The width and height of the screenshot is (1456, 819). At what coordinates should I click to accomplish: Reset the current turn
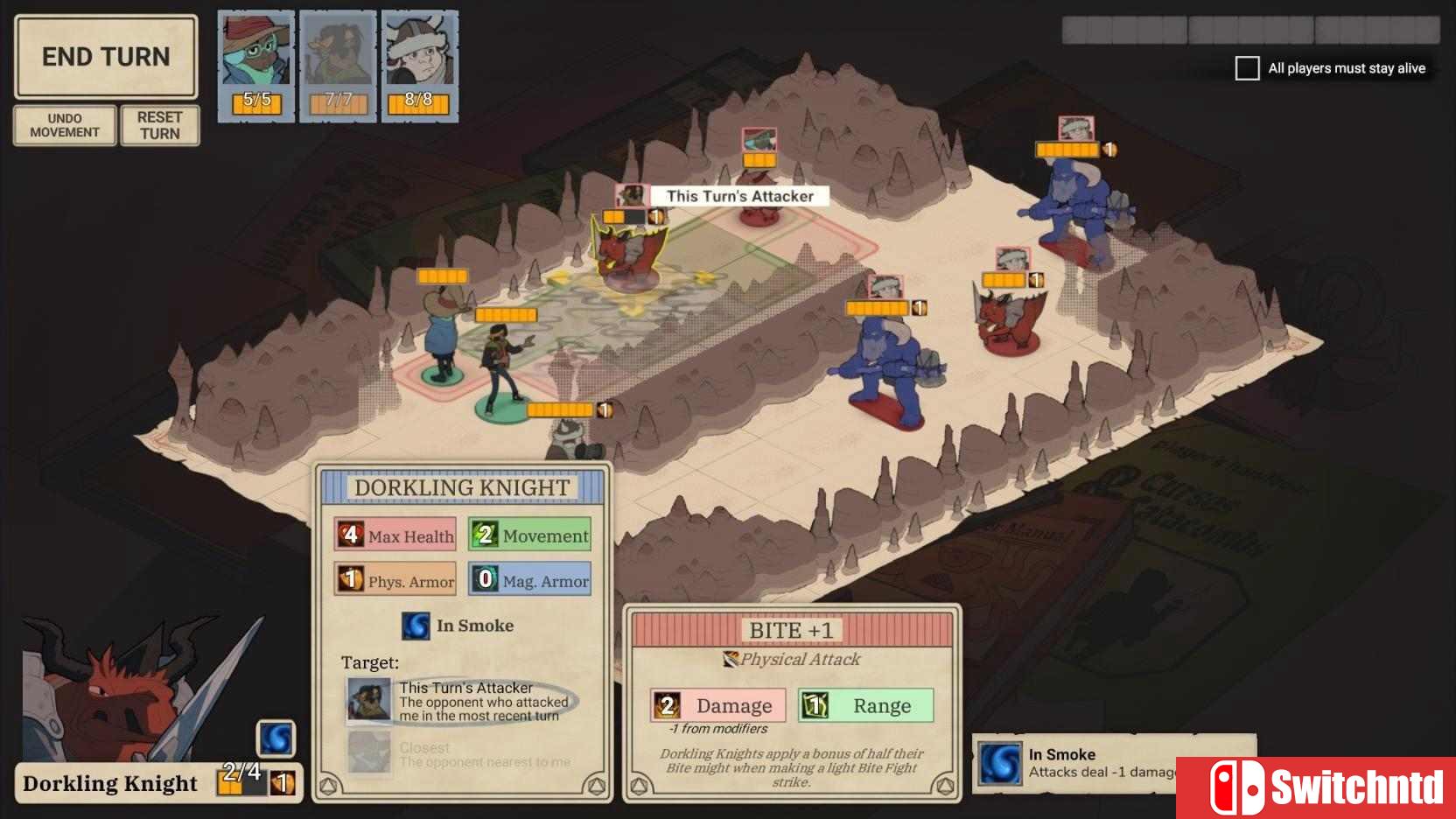pyautogui.click(x=159, y=125)
